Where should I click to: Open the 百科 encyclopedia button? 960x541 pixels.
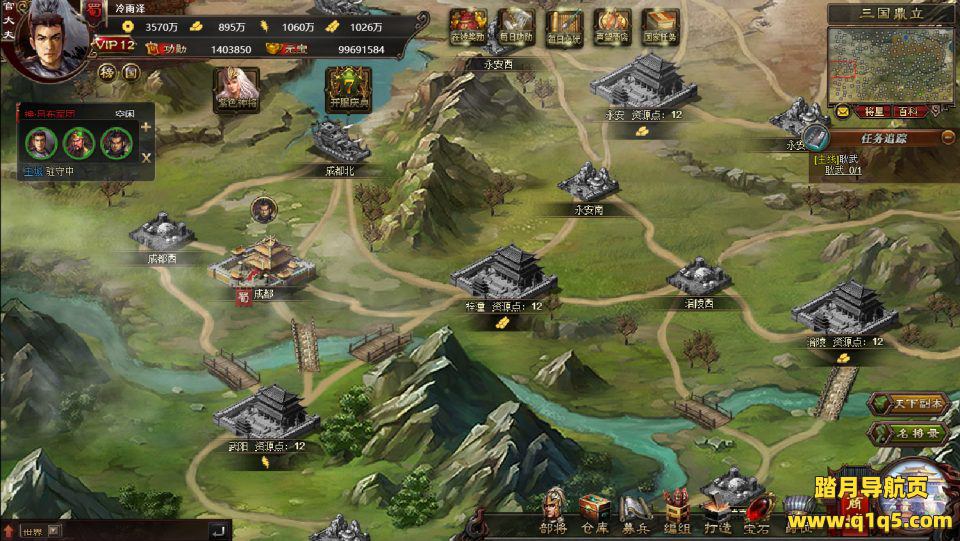click(906, 112)
